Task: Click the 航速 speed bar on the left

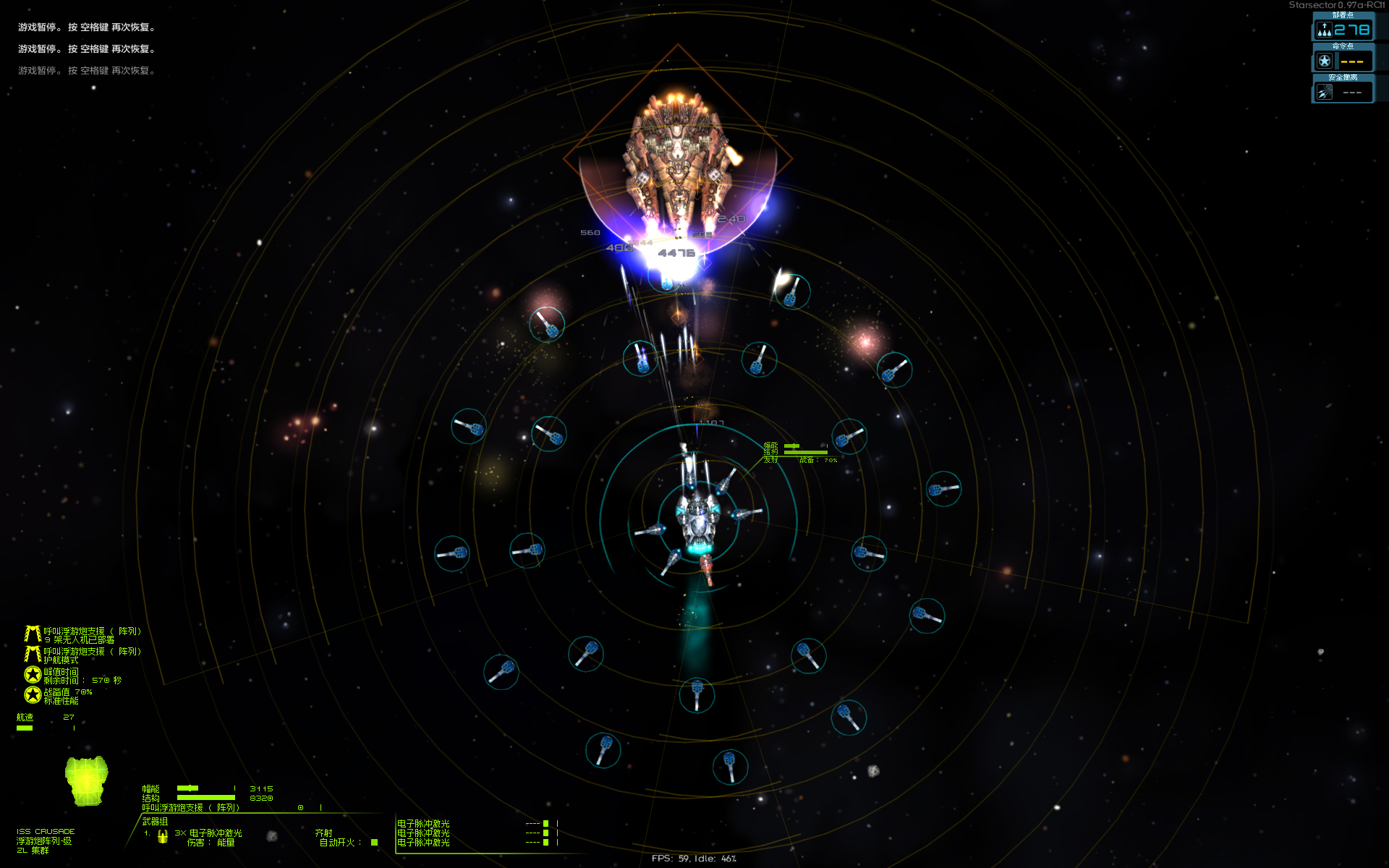Action: [25, 727]
